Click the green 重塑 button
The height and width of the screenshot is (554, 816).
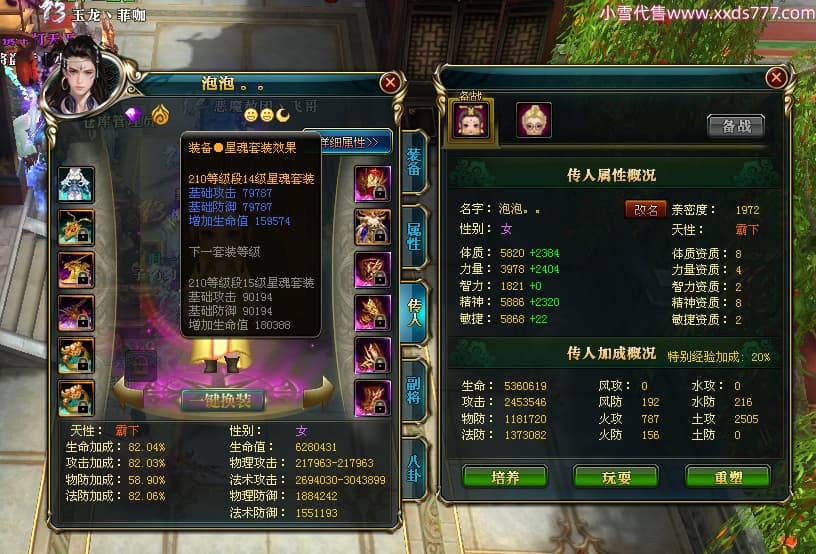pyautogui.click(x=727, y=477)
